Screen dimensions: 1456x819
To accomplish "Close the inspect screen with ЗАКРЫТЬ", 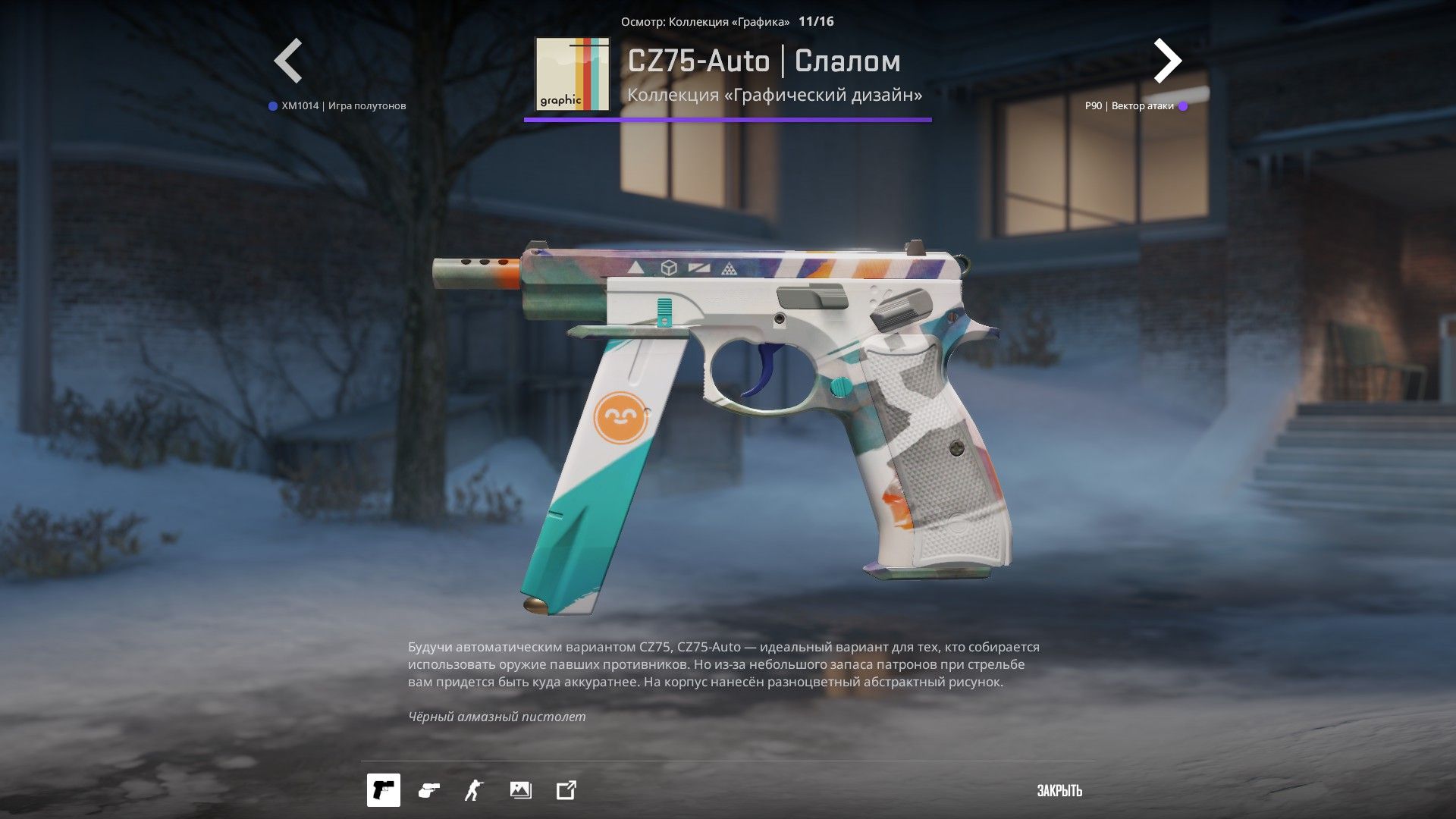I will [1059, 791].
